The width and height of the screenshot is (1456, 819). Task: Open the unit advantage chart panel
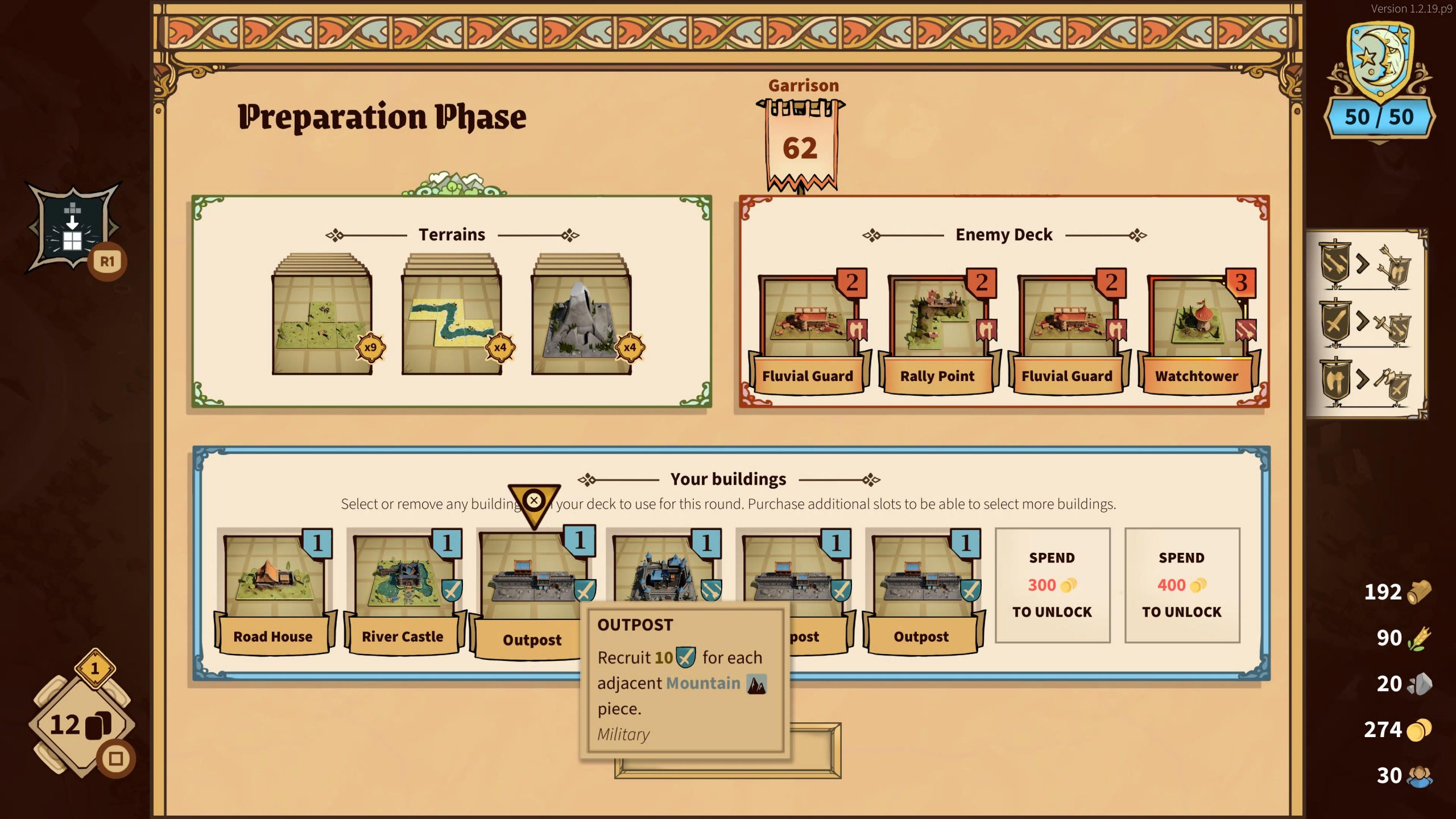coord(1366,324)
